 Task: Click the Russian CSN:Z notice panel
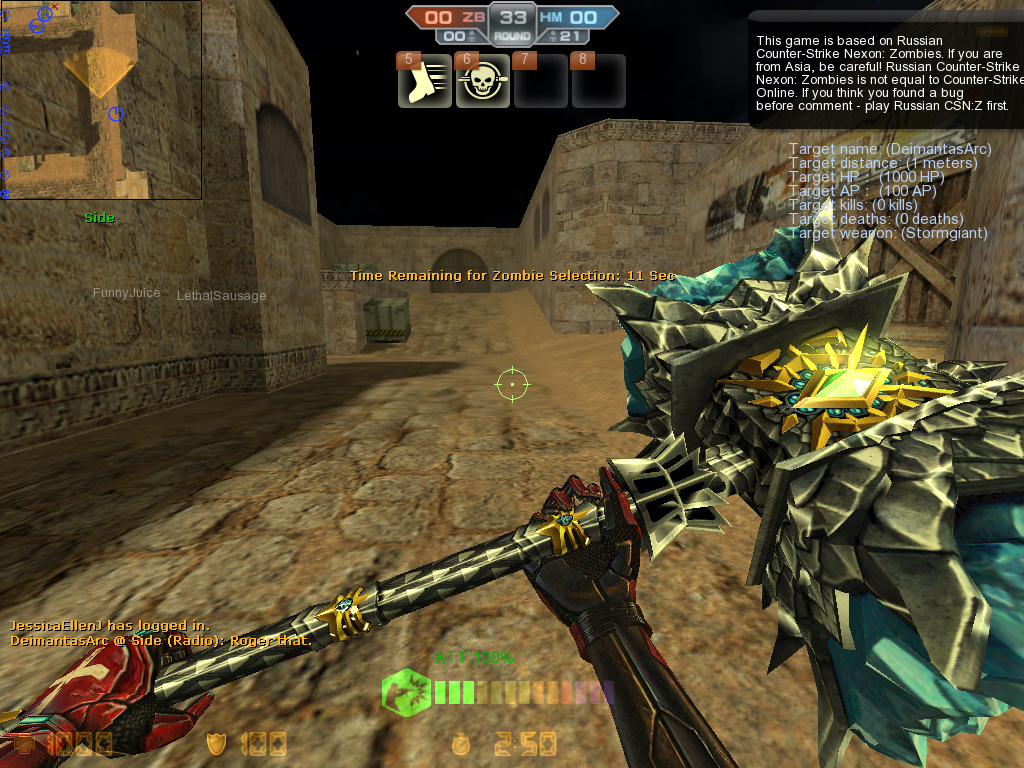click(888, 70)
